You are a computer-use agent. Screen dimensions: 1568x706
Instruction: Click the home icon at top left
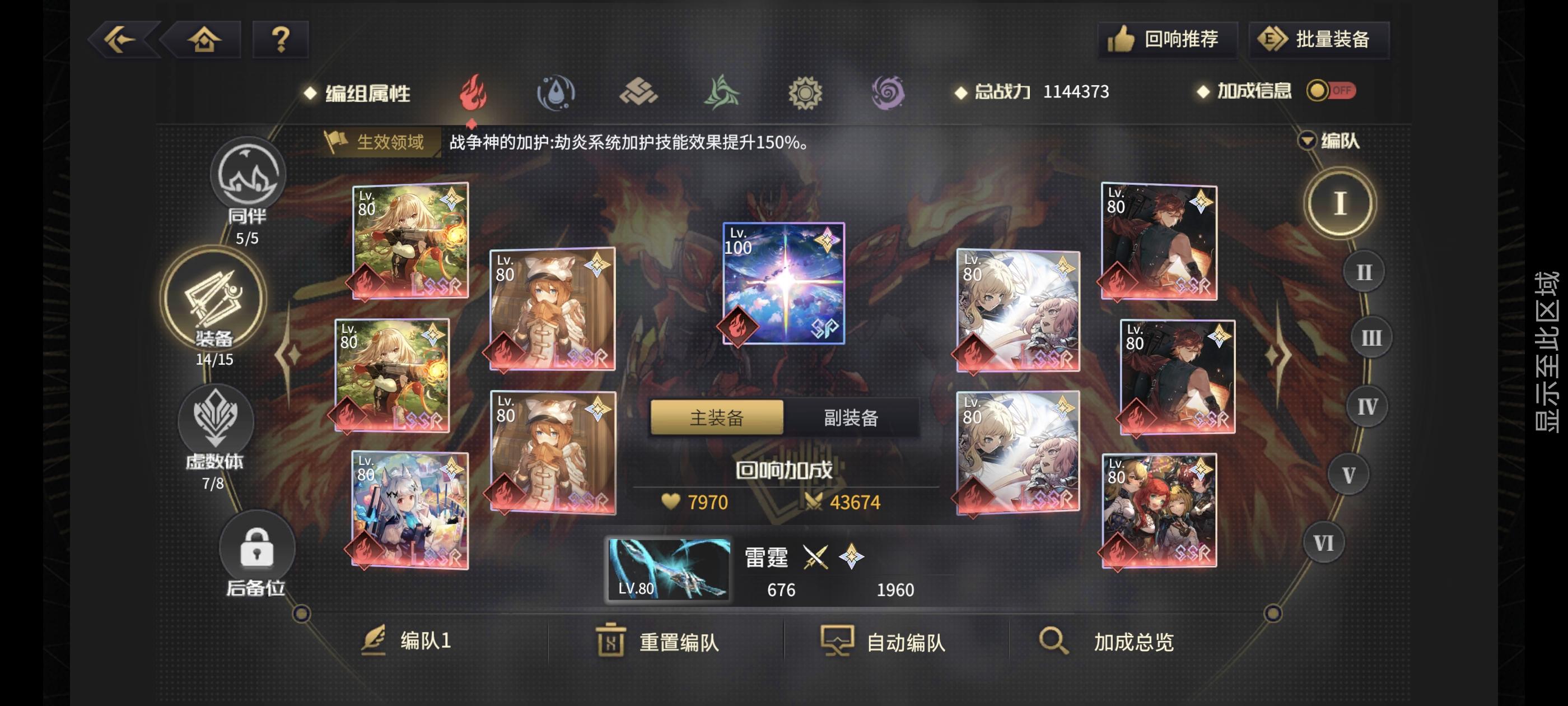[205, 39]
